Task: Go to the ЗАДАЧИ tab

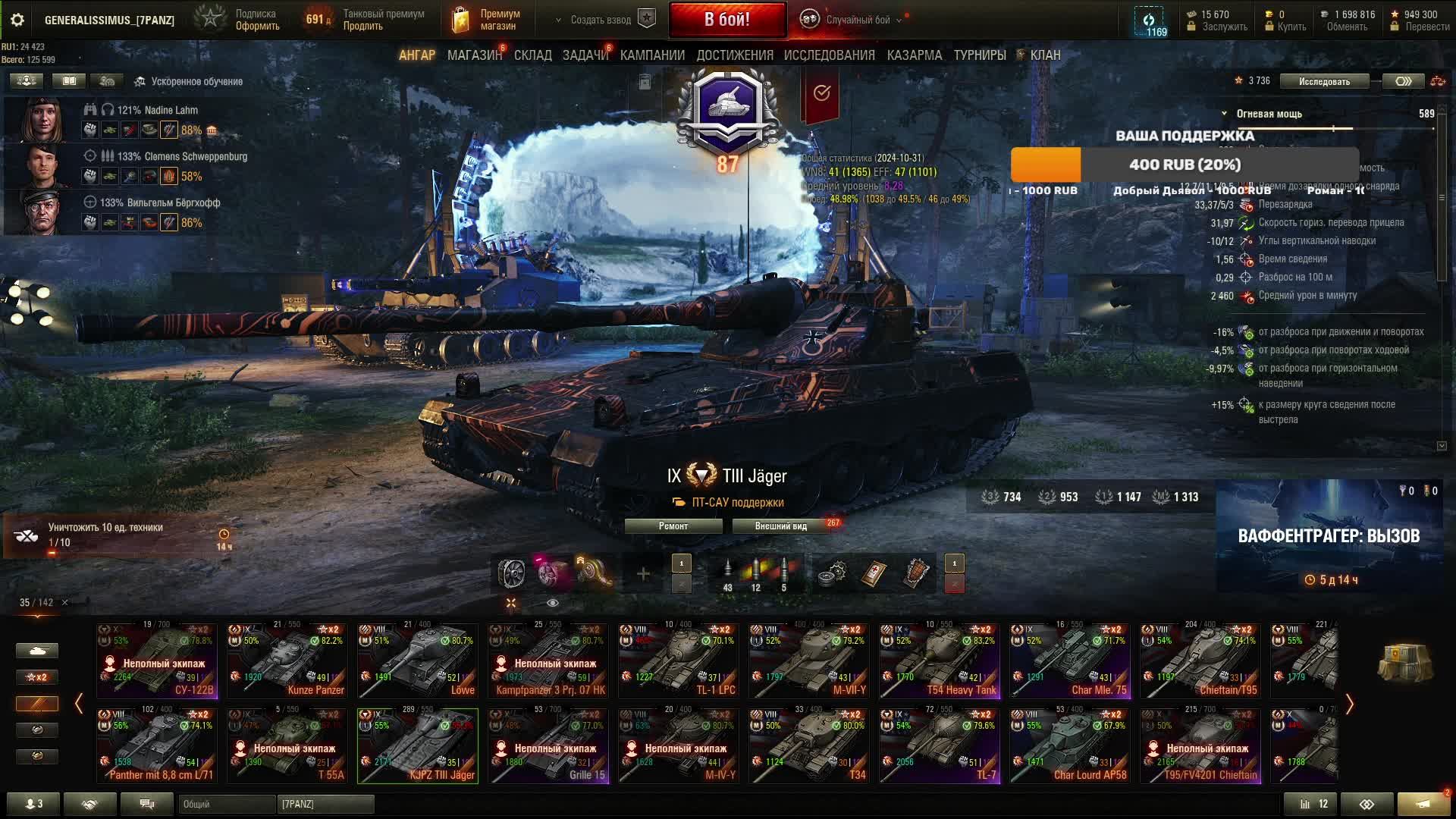Action: click(x=585, y=55)
